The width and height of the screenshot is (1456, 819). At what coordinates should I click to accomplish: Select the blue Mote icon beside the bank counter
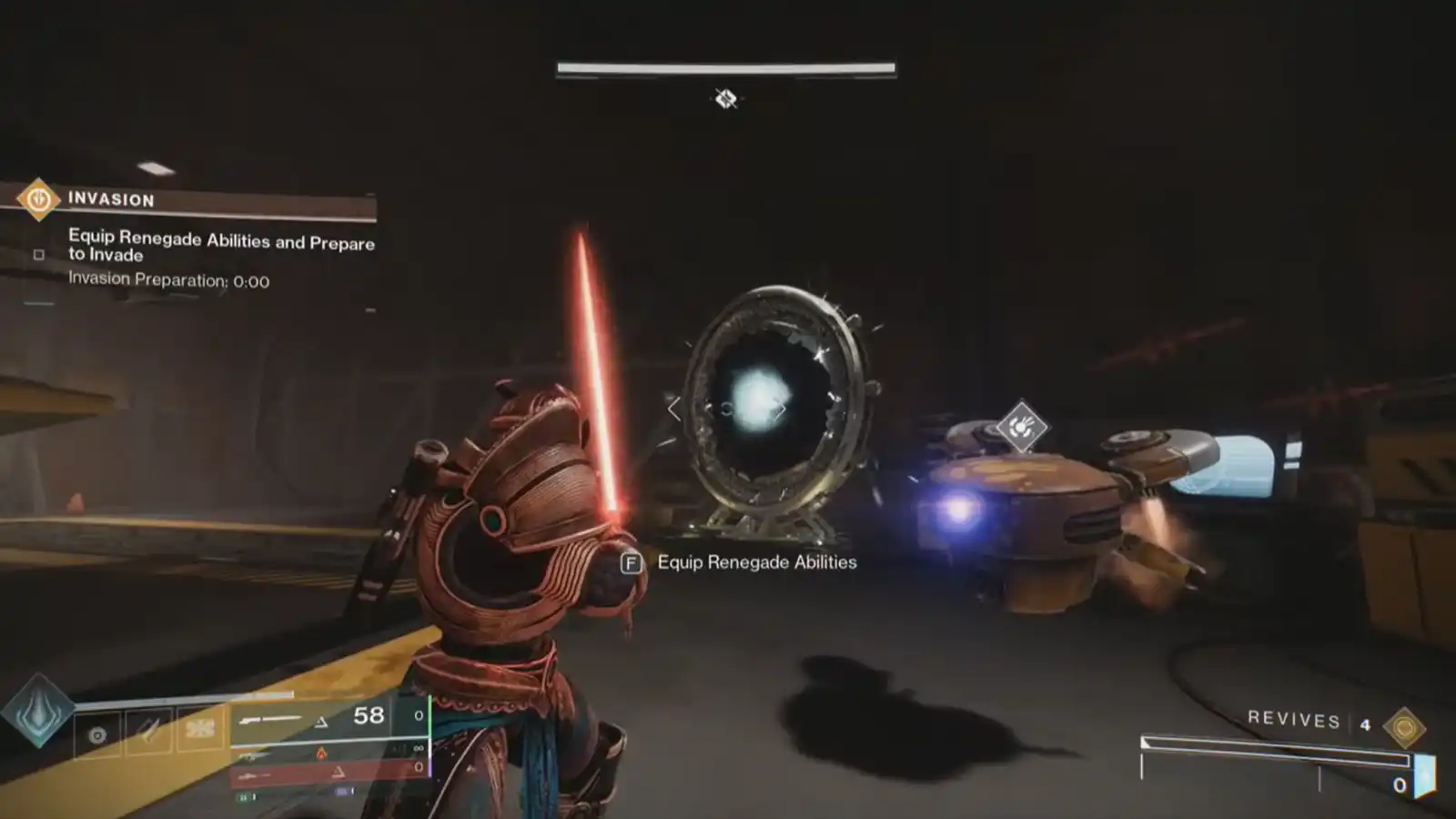[1424, 775]
